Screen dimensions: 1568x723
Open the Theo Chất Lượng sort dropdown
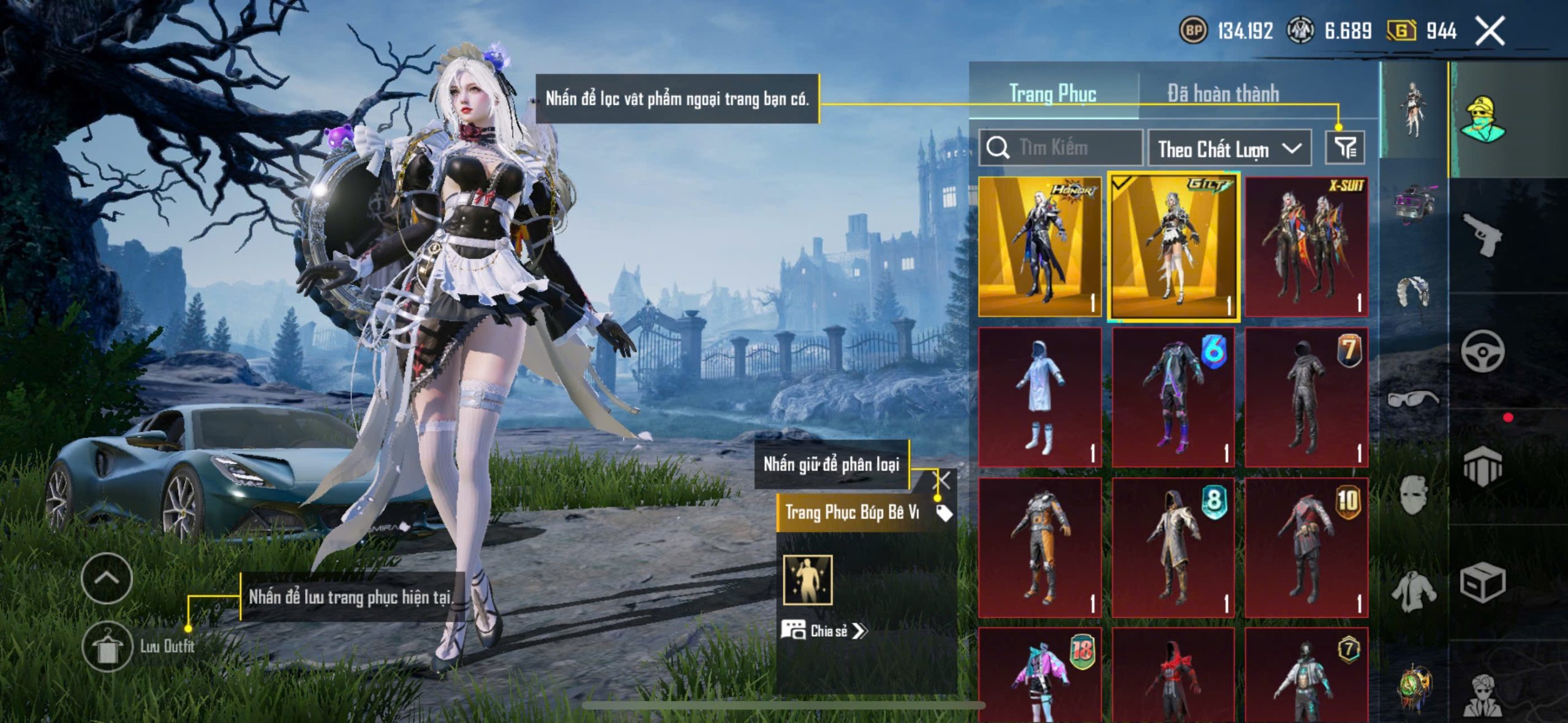[1229, 149]
